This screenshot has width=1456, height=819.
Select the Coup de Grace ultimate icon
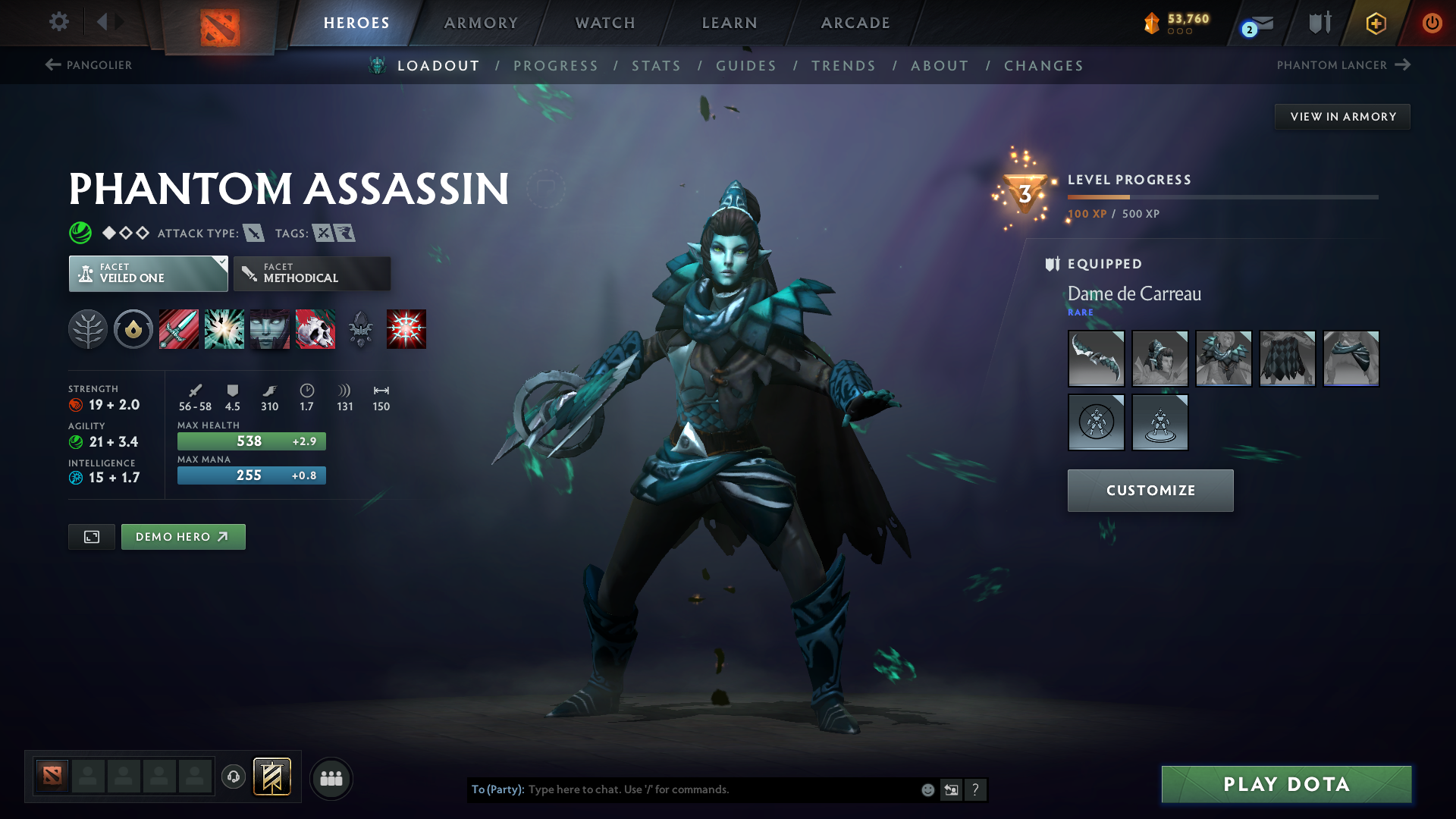click(x=406, y=329)
